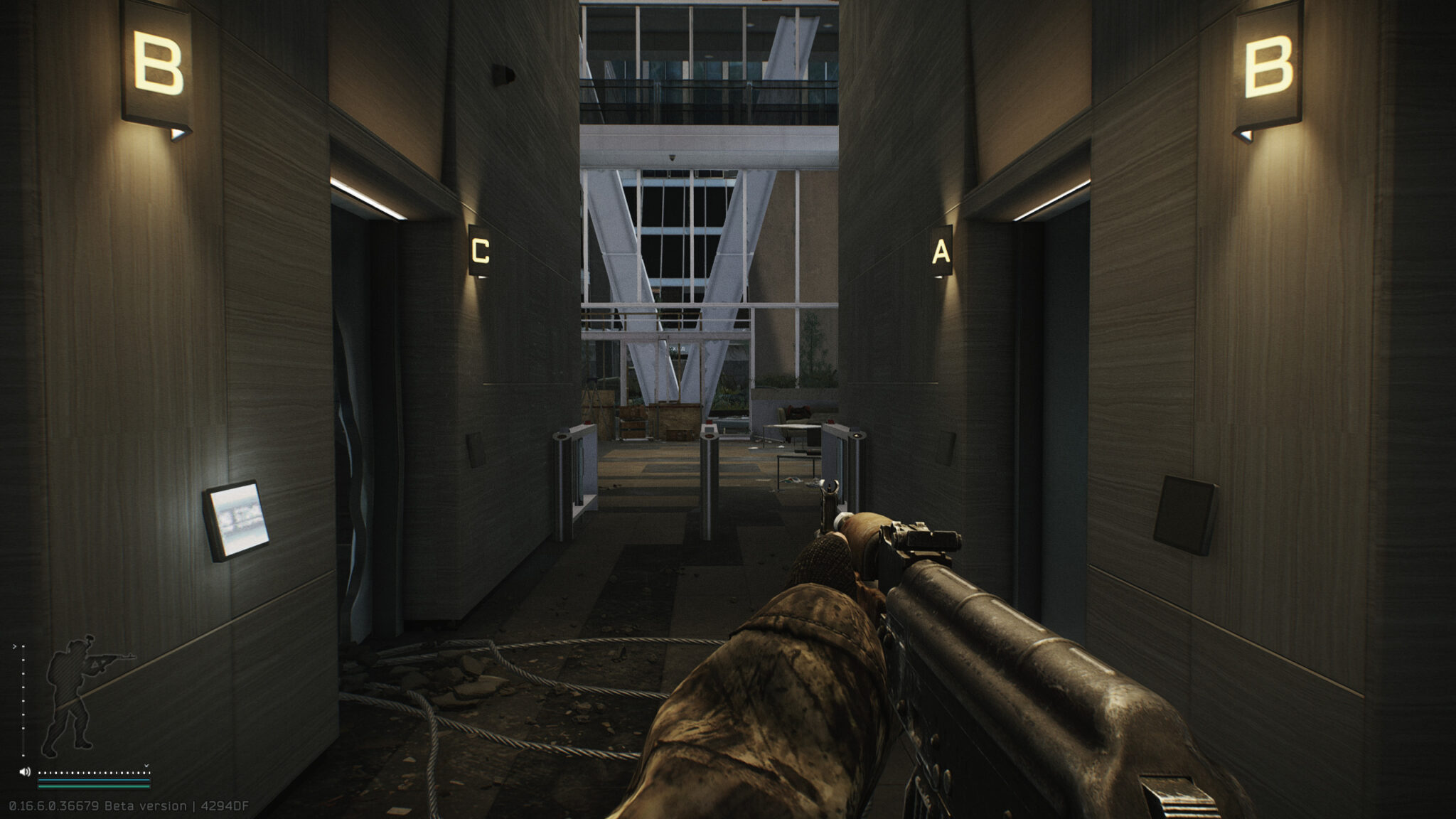Click the card reader on center turnstile
Image resolution: width=1456 pixels, height=819 pixels.
710,429
